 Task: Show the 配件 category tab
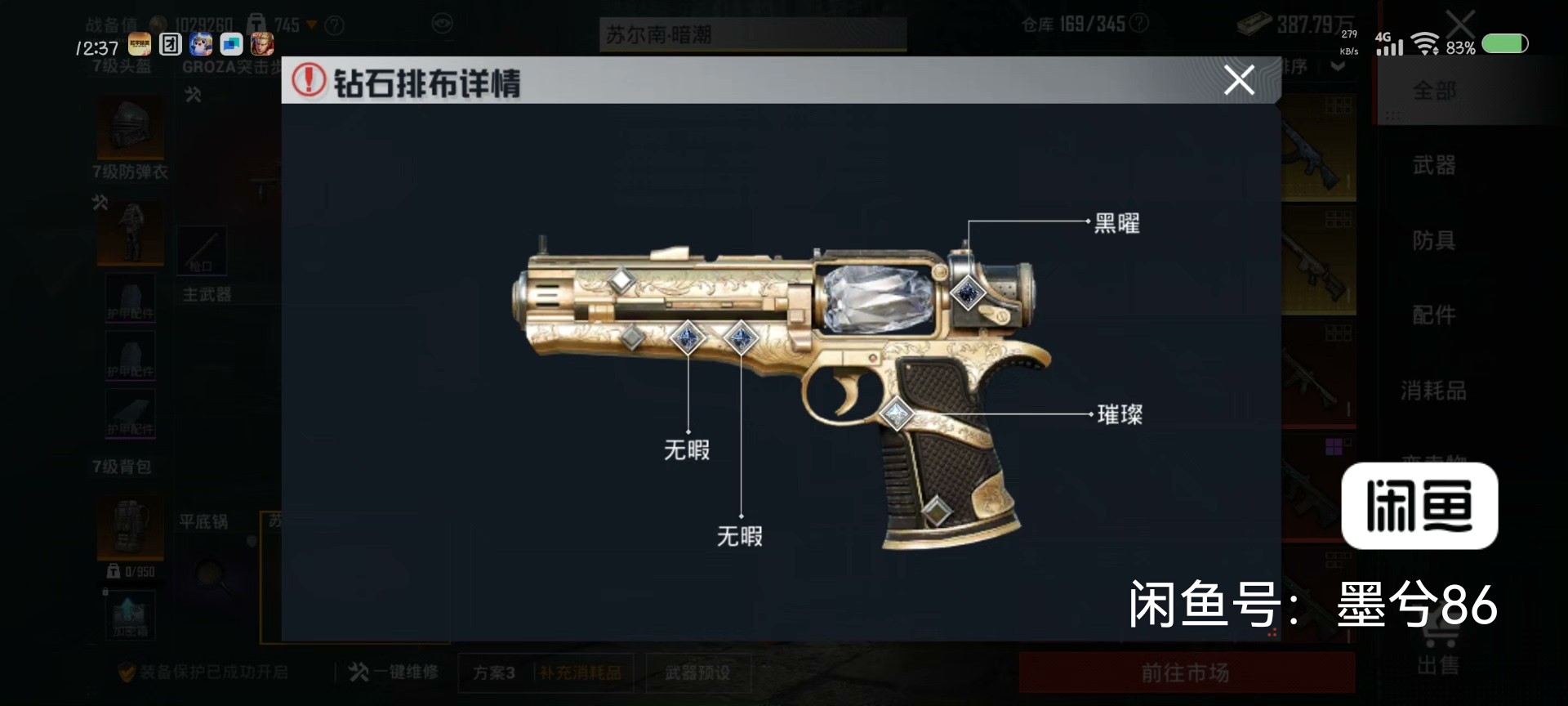pos(1435,315)
